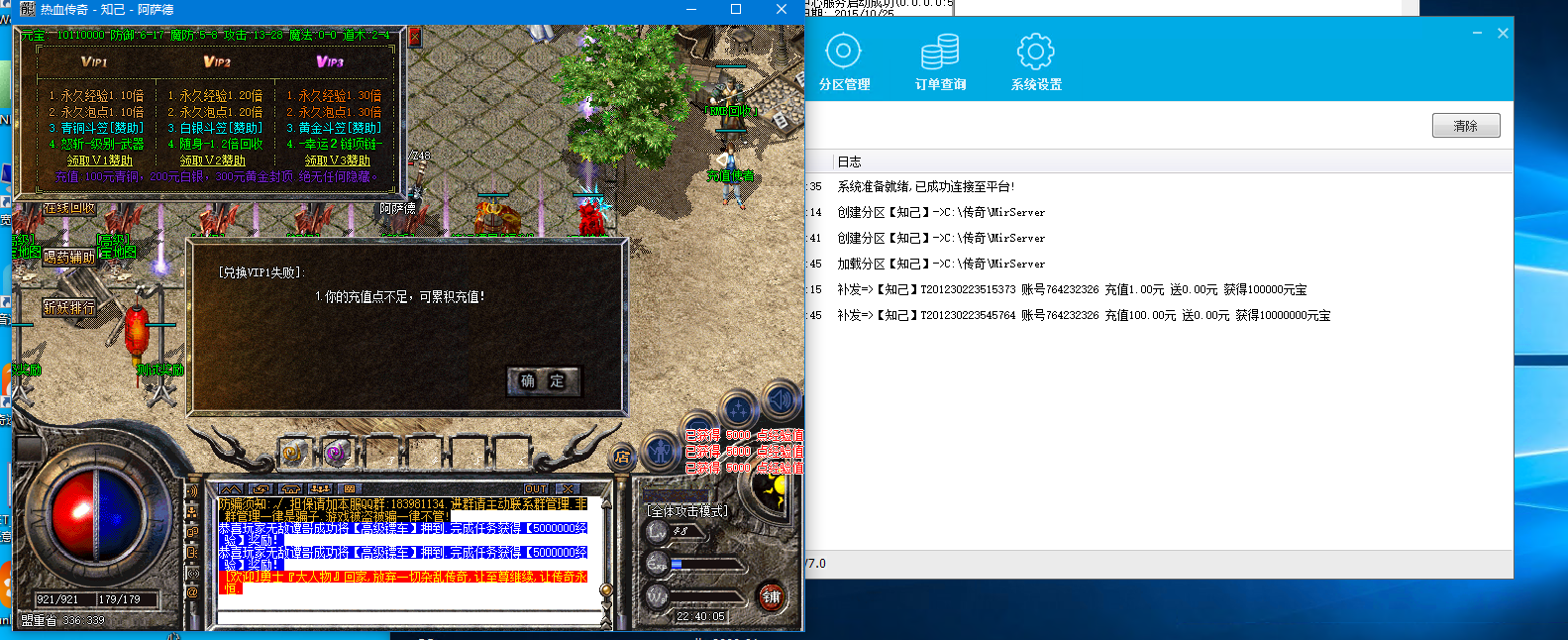Open 订单查询 order query in the manager

pyautogui.click(x=940, y=62)
